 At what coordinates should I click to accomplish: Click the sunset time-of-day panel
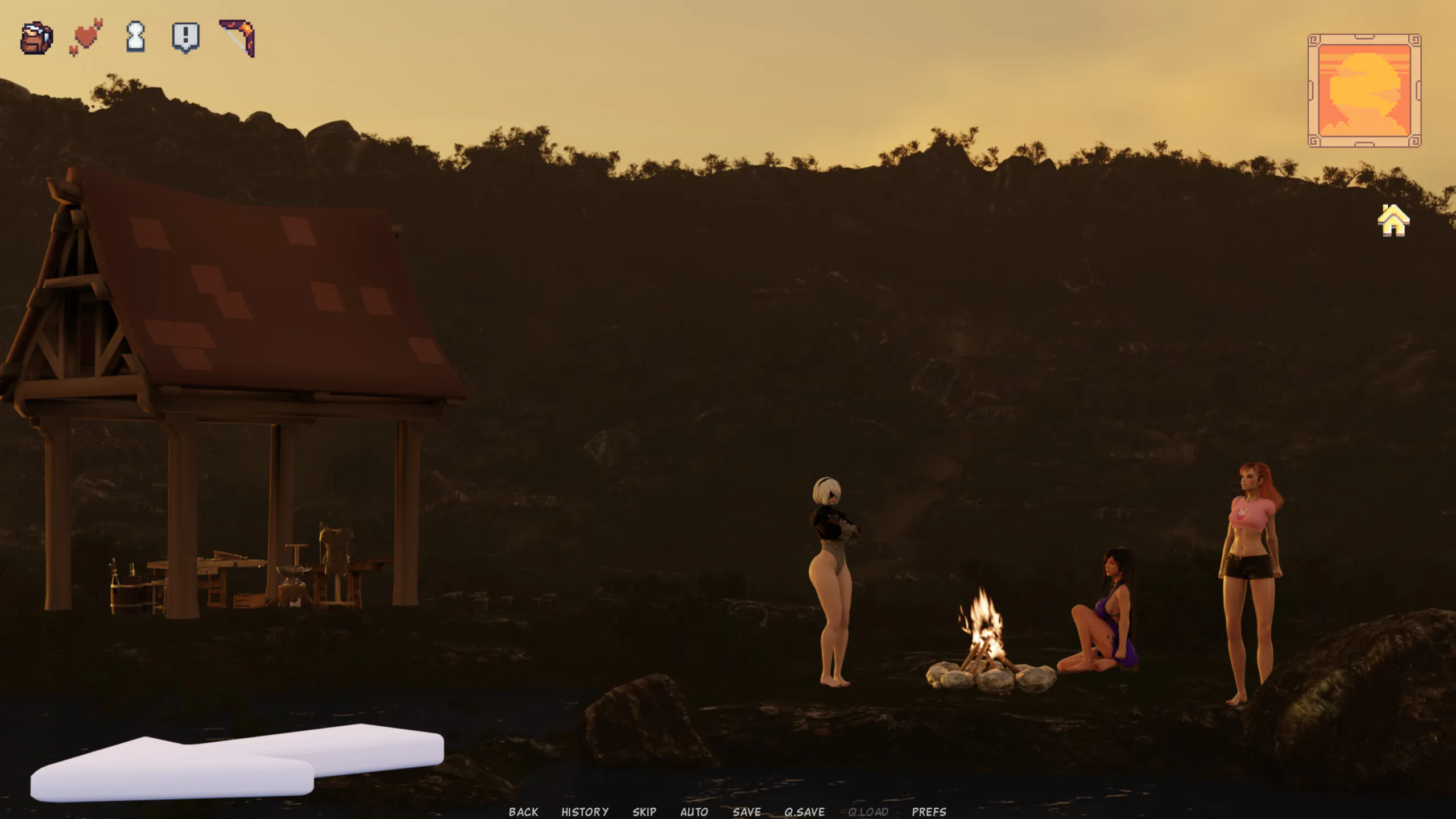click(x=1364, y=90)
